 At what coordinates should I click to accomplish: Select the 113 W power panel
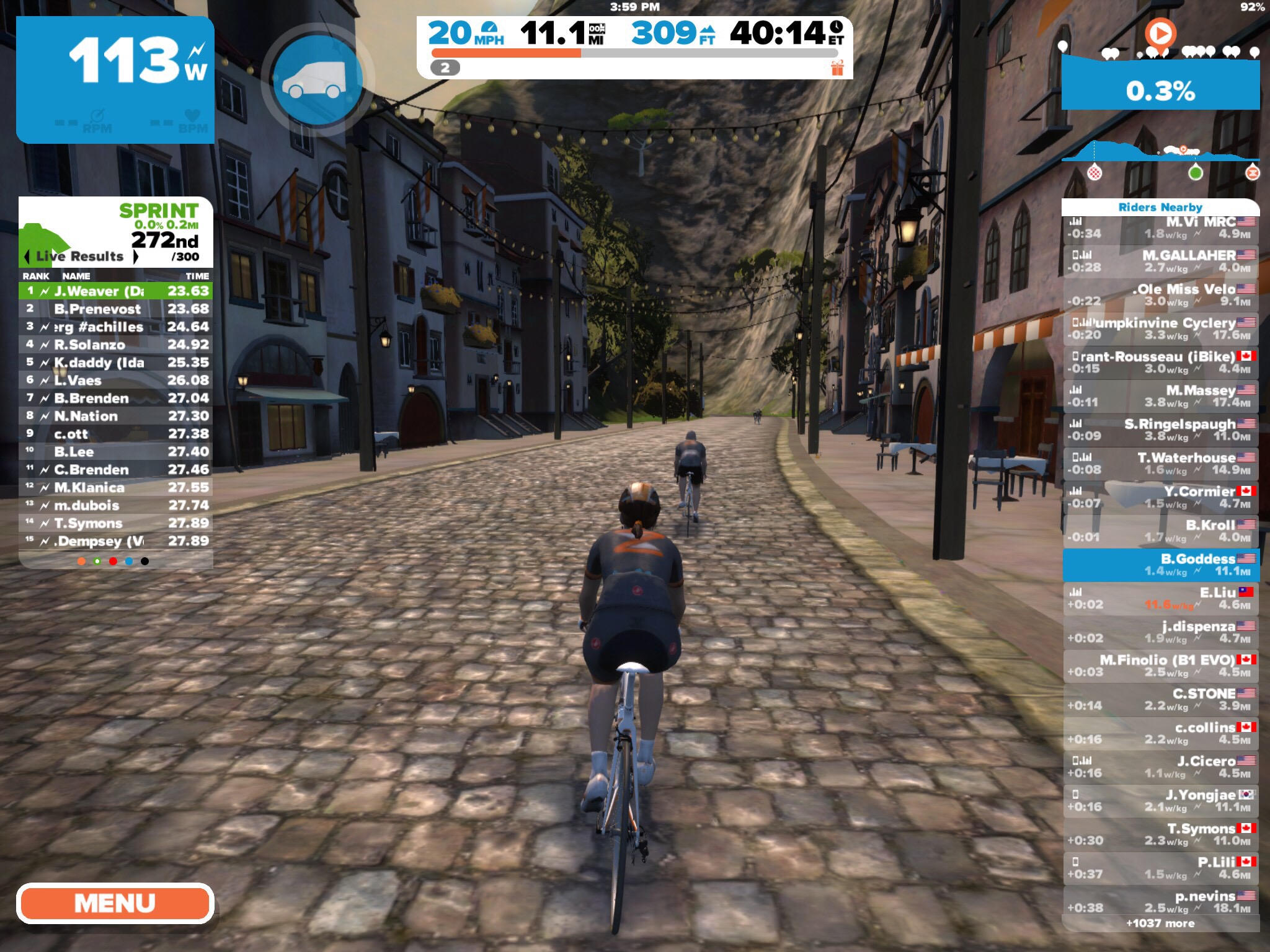[115, 81]
